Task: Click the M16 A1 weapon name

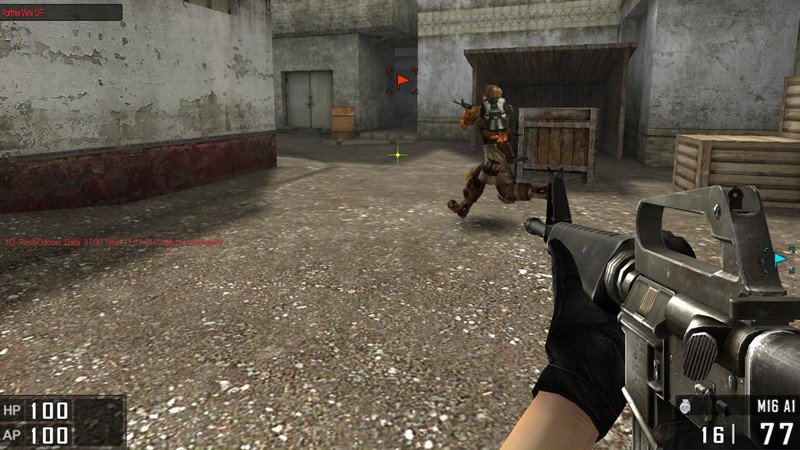Action: click(774, 405)
